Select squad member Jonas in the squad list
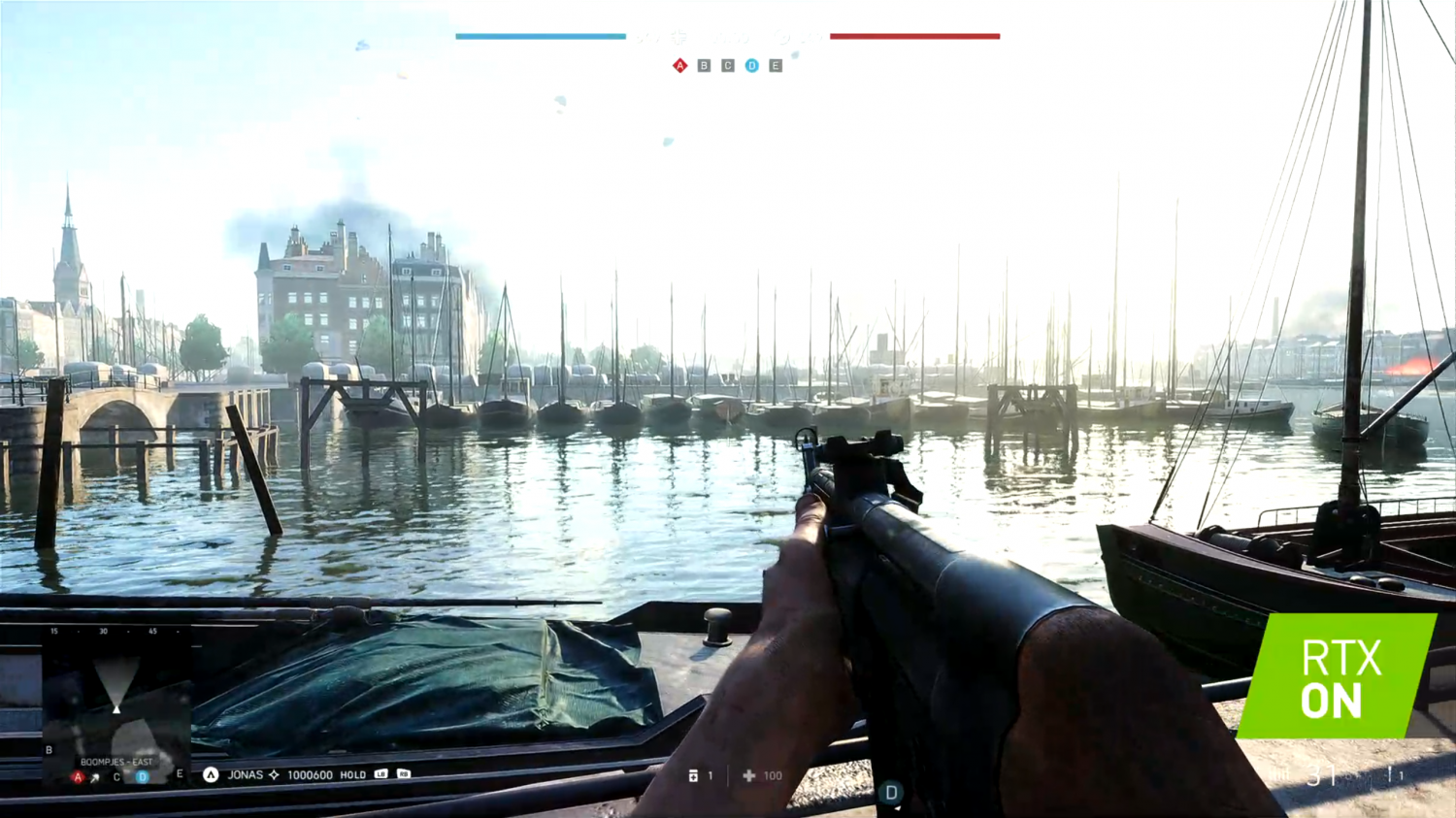This screenshot has width=1456, height=818. tap(245, 775)
